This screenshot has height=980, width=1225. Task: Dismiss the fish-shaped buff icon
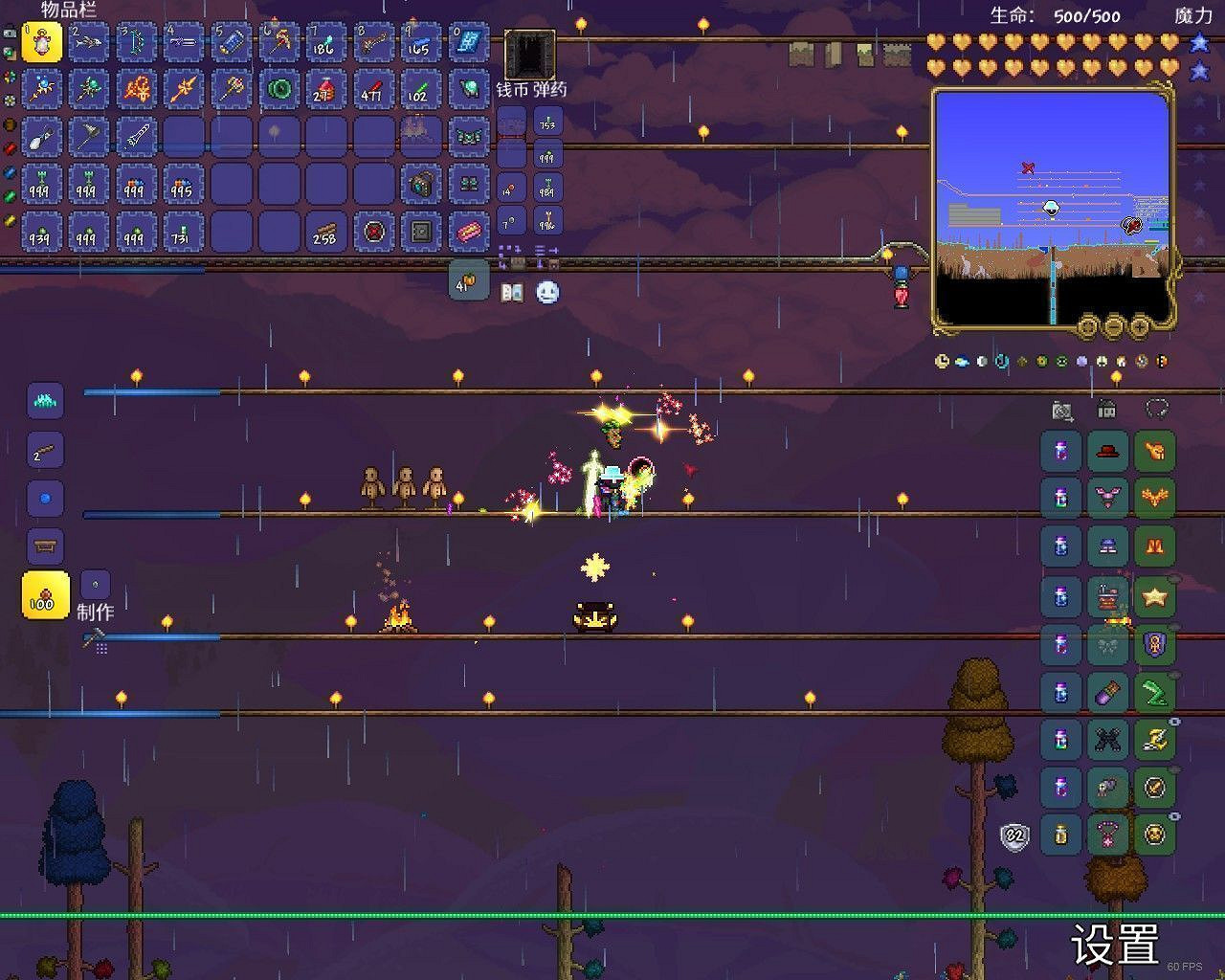point(961,361)
